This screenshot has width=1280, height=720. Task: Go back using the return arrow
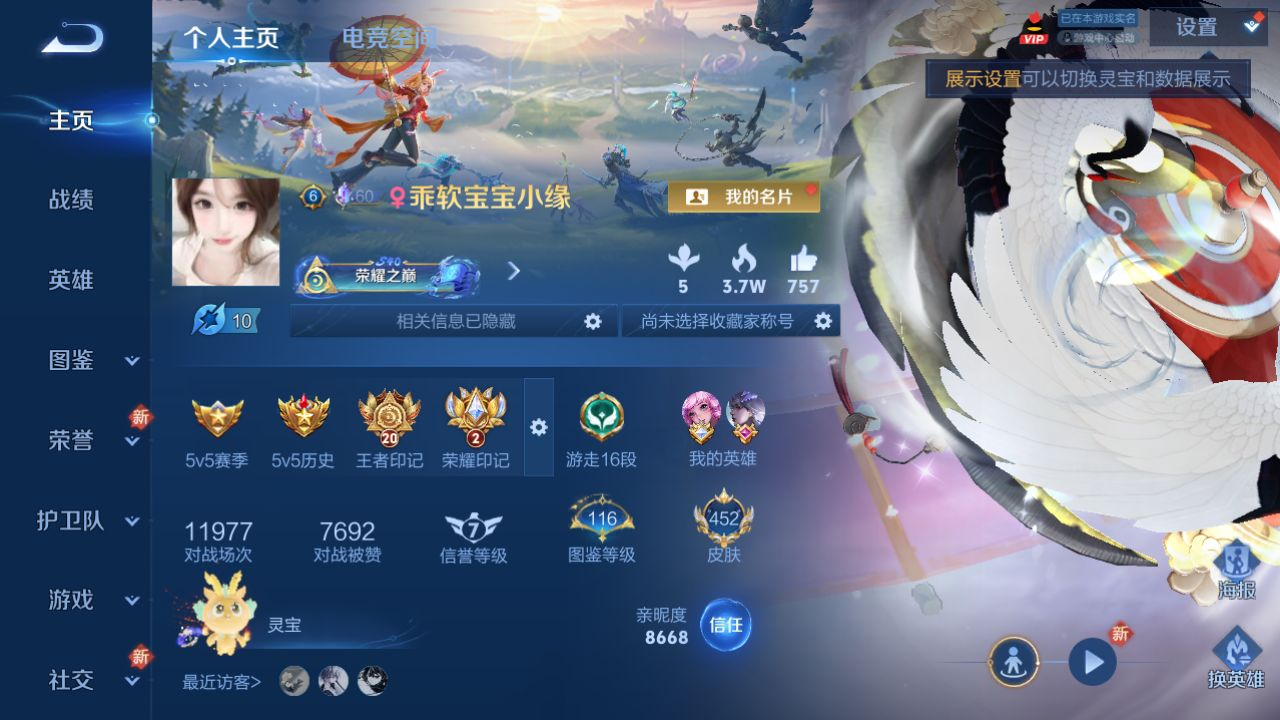72,39
